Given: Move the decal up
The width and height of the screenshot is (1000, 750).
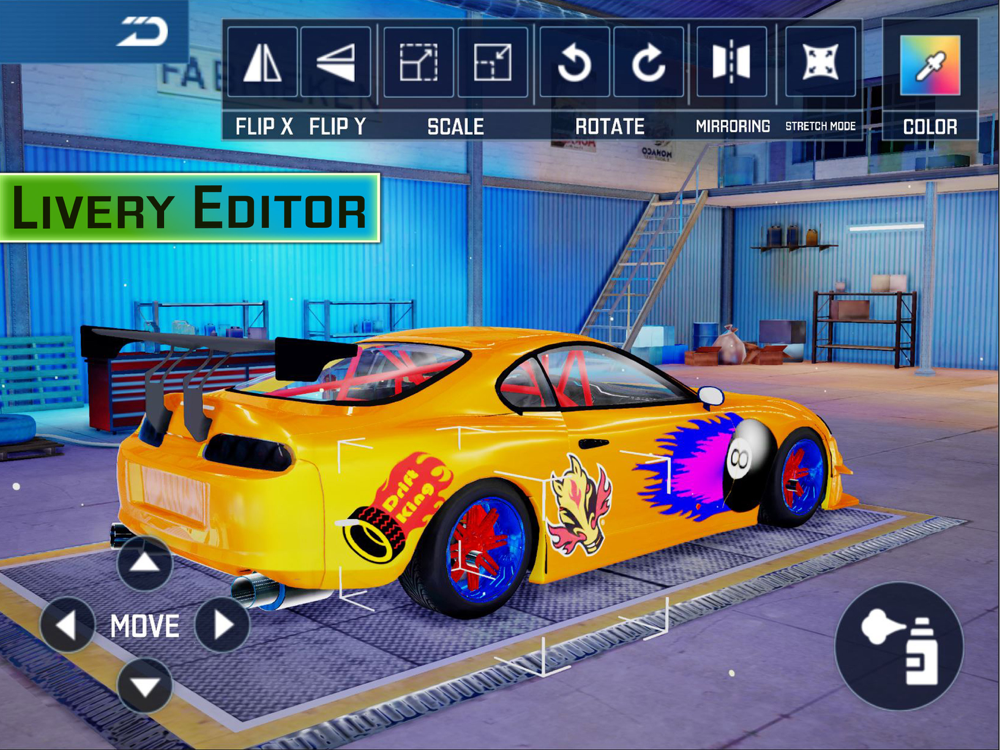Looking at the screenshot, I should pyautogui.click(x=145, y=562).
